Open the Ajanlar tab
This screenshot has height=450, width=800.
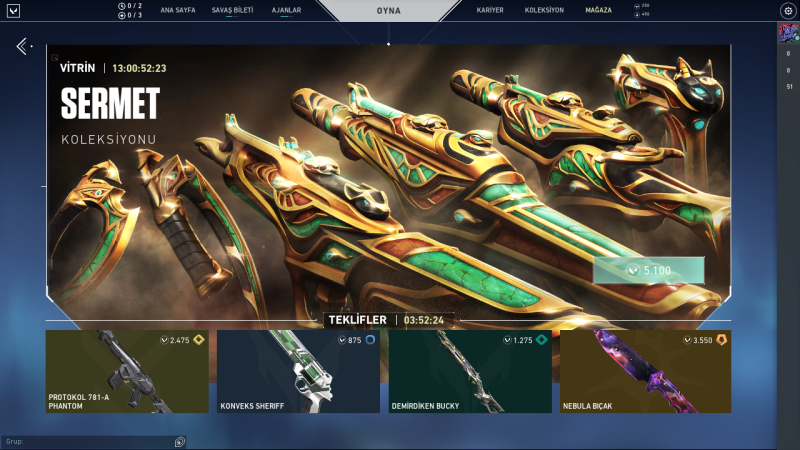(287, 10)
